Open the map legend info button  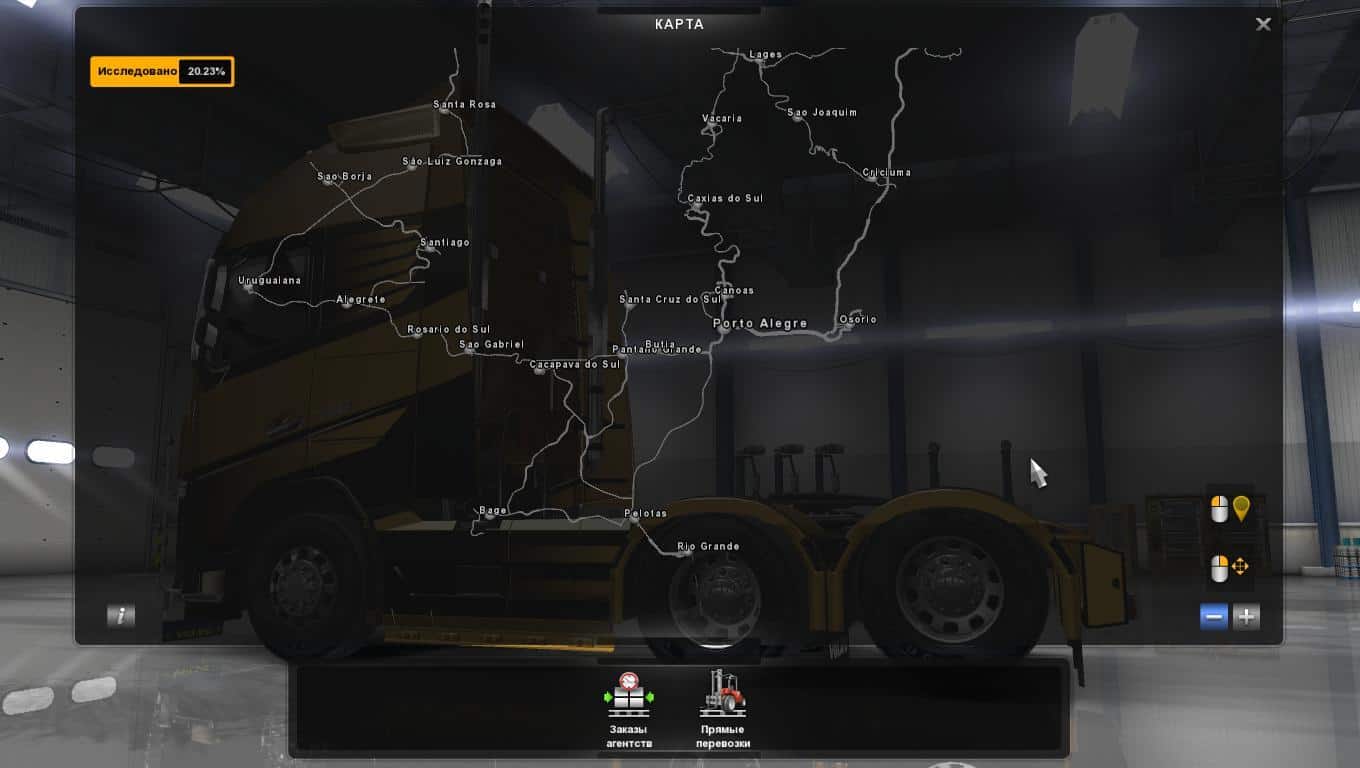[x=121, y=616]
